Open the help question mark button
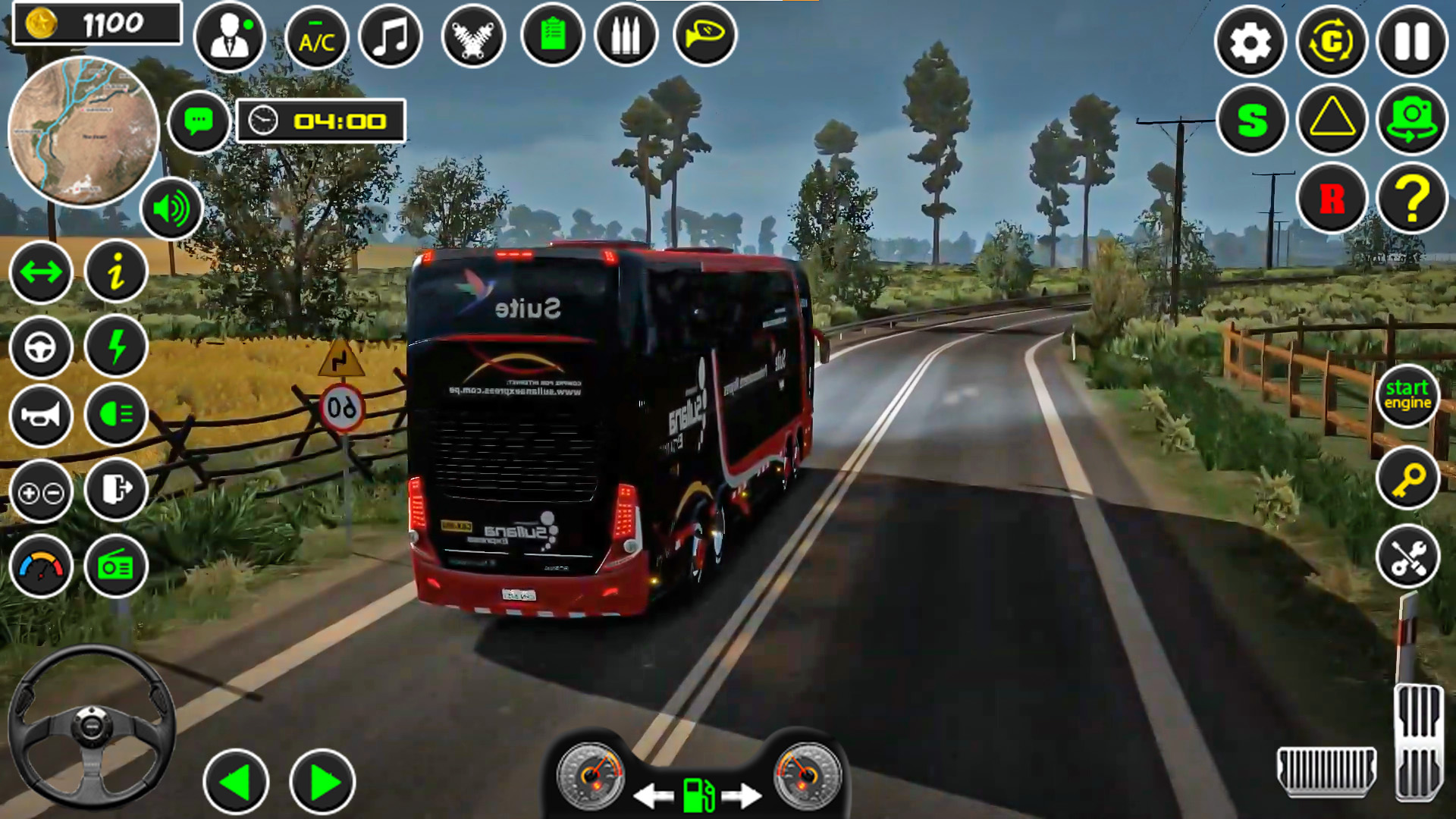Image resolution: width=1456 pixels, height=819 pixels. [1413, 199]
